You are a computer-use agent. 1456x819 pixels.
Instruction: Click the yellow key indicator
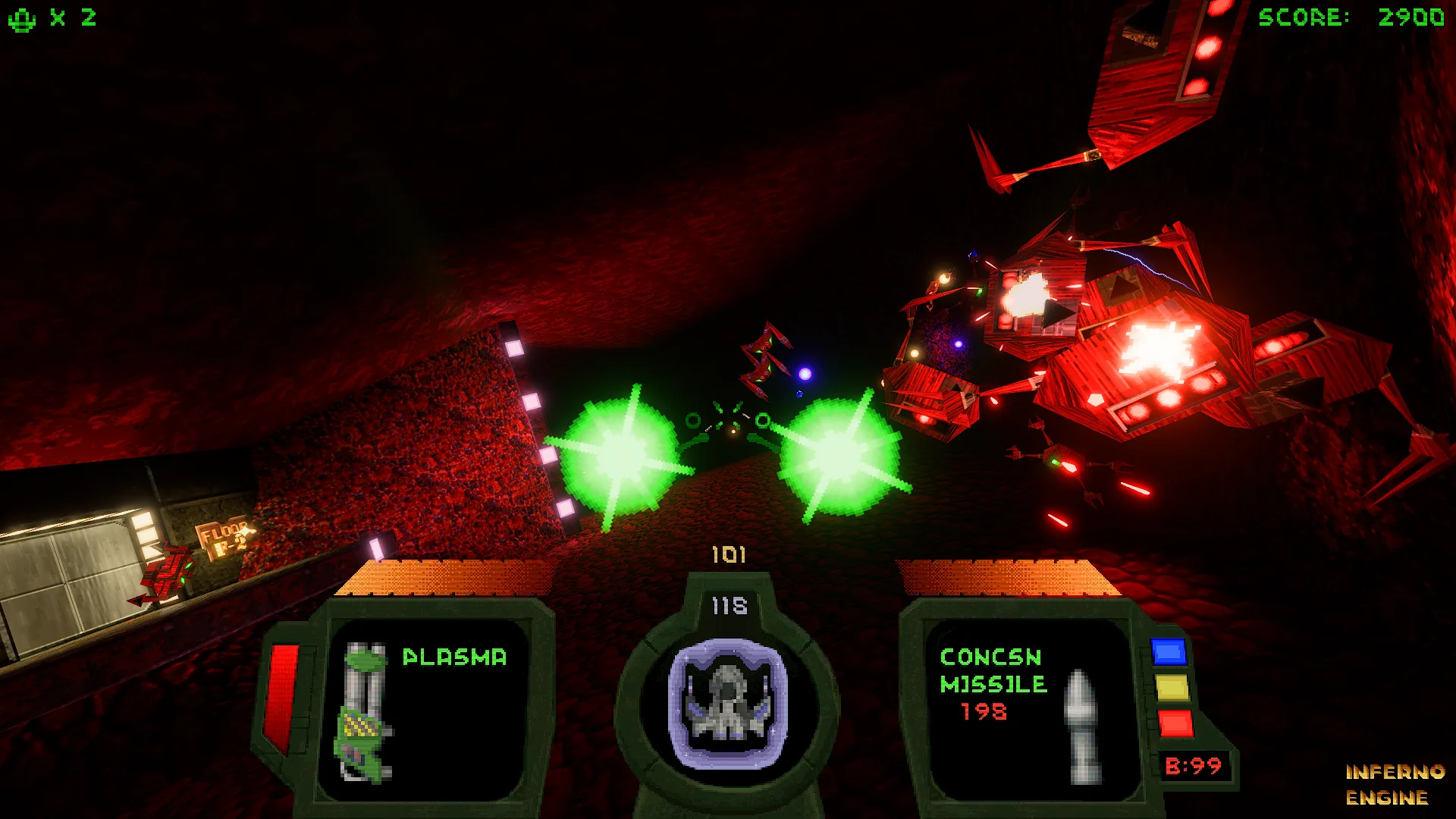1172,688
